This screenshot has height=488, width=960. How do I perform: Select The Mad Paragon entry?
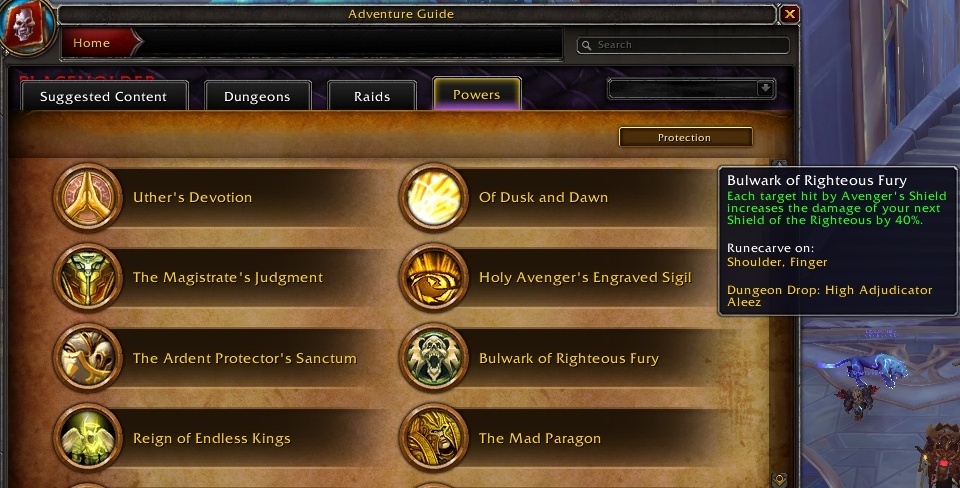point(539,438)
